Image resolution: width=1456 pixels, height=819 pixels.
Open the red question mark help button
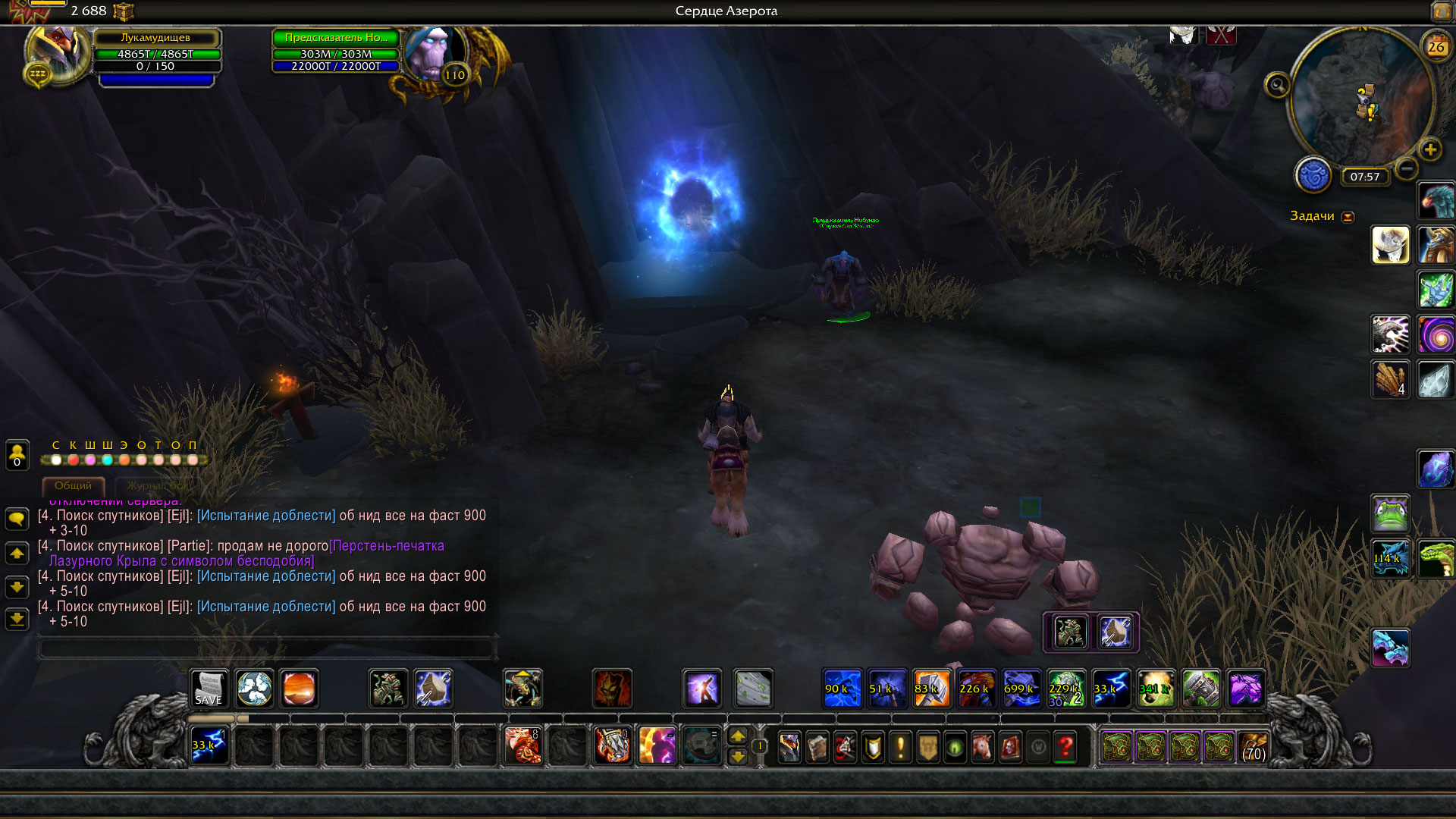click(x=1065, y=748)
